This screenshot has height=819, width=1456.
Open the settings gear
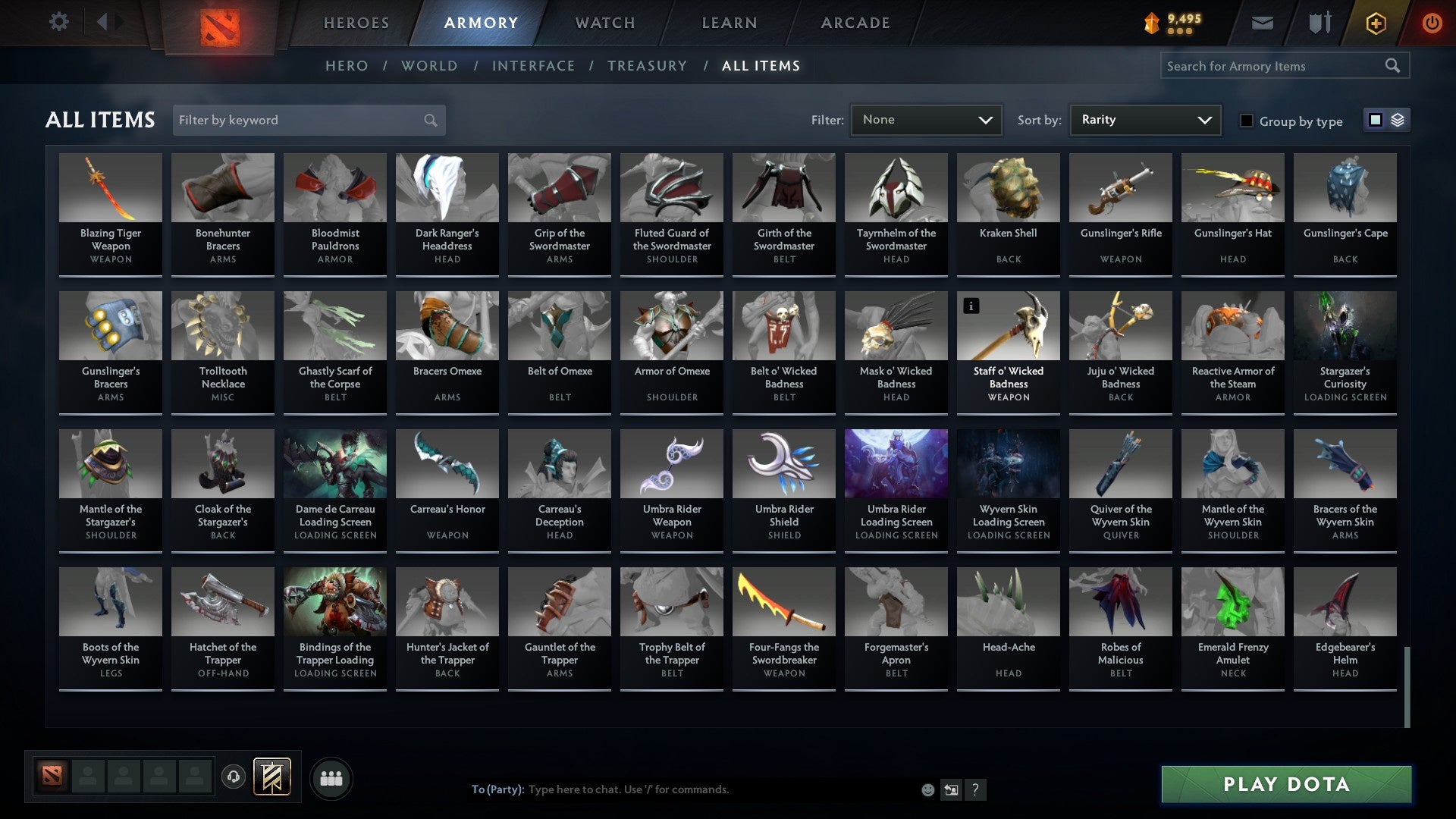click(x=58, y=23)
